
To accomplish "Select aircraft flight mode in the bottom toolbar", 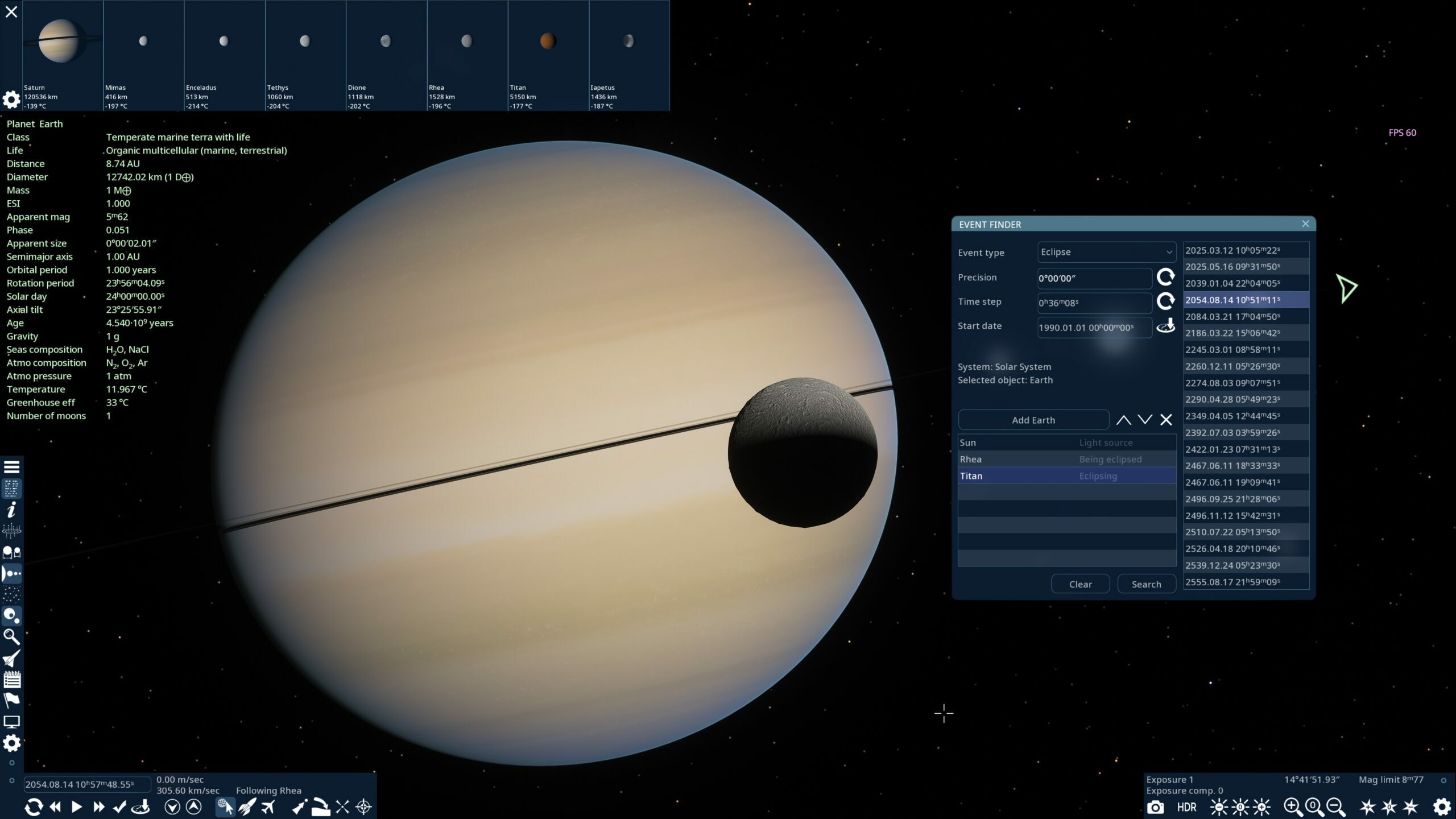I will click(x=267, y=806).
